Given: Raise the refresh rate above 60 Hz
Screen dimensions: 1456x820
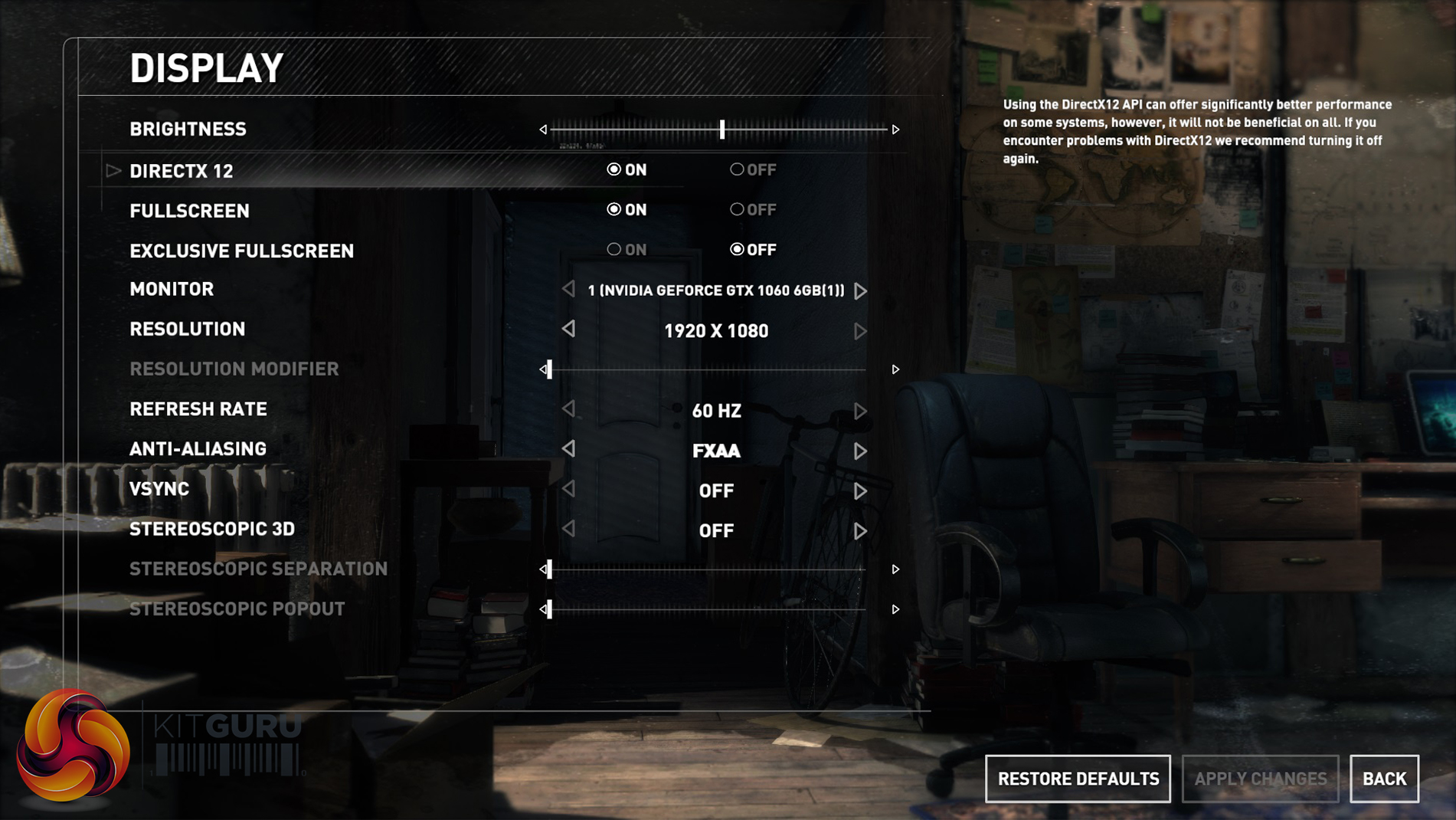Looking at the screenshot, I should (x=860, y=411).
